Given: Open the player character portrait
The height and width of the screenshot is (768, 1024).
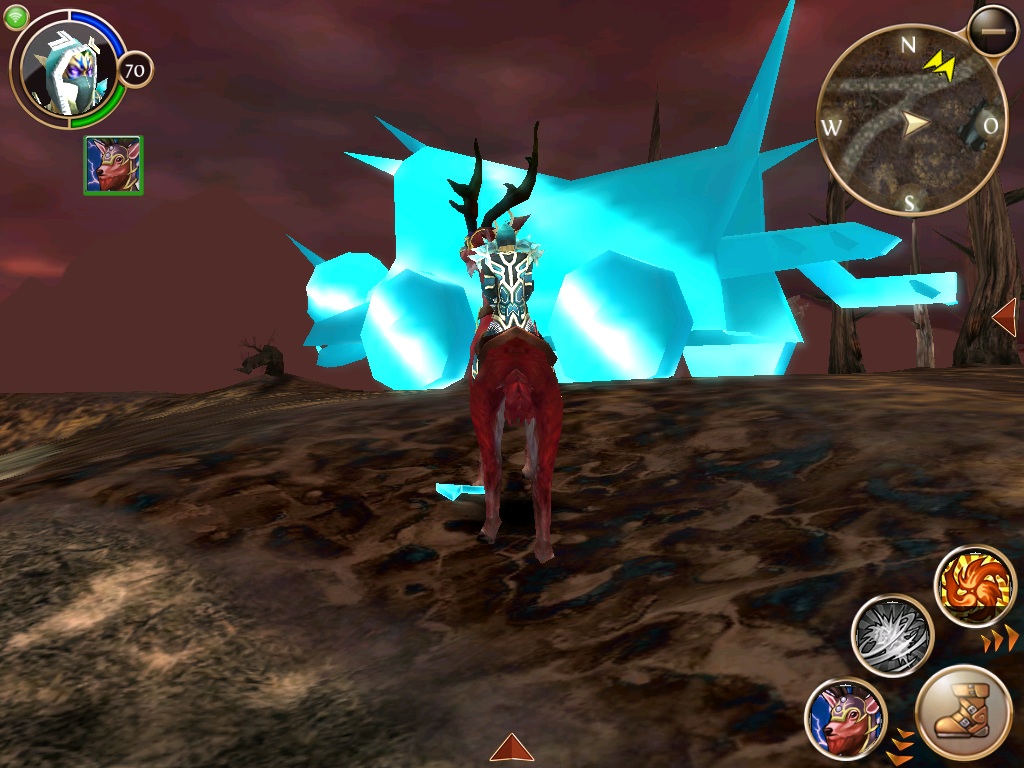Looking at the screenshot, I should [66, 70].
